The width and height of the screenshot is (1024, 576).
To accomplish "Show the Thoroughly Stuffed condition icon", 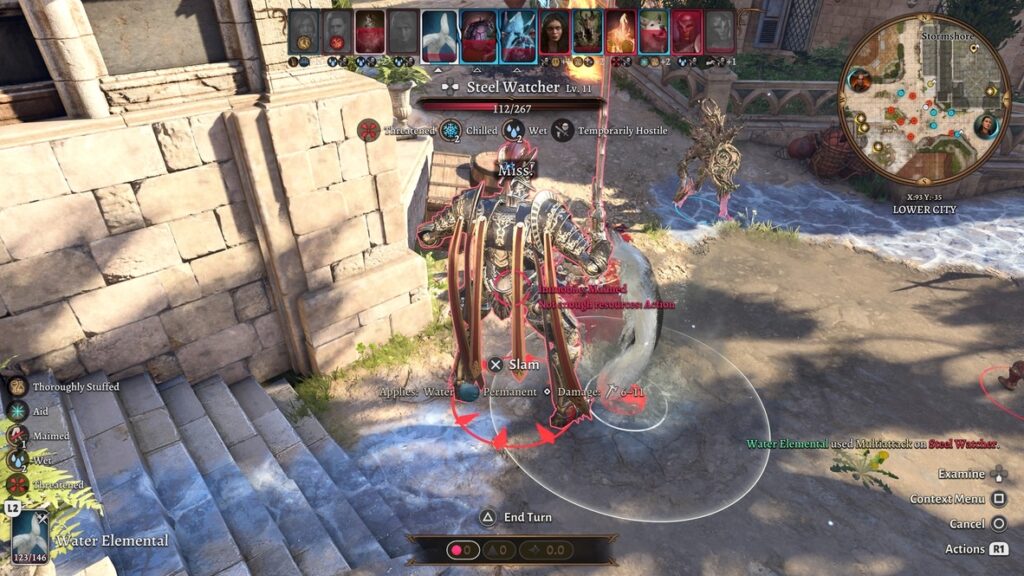I will [x=18, y=386].
